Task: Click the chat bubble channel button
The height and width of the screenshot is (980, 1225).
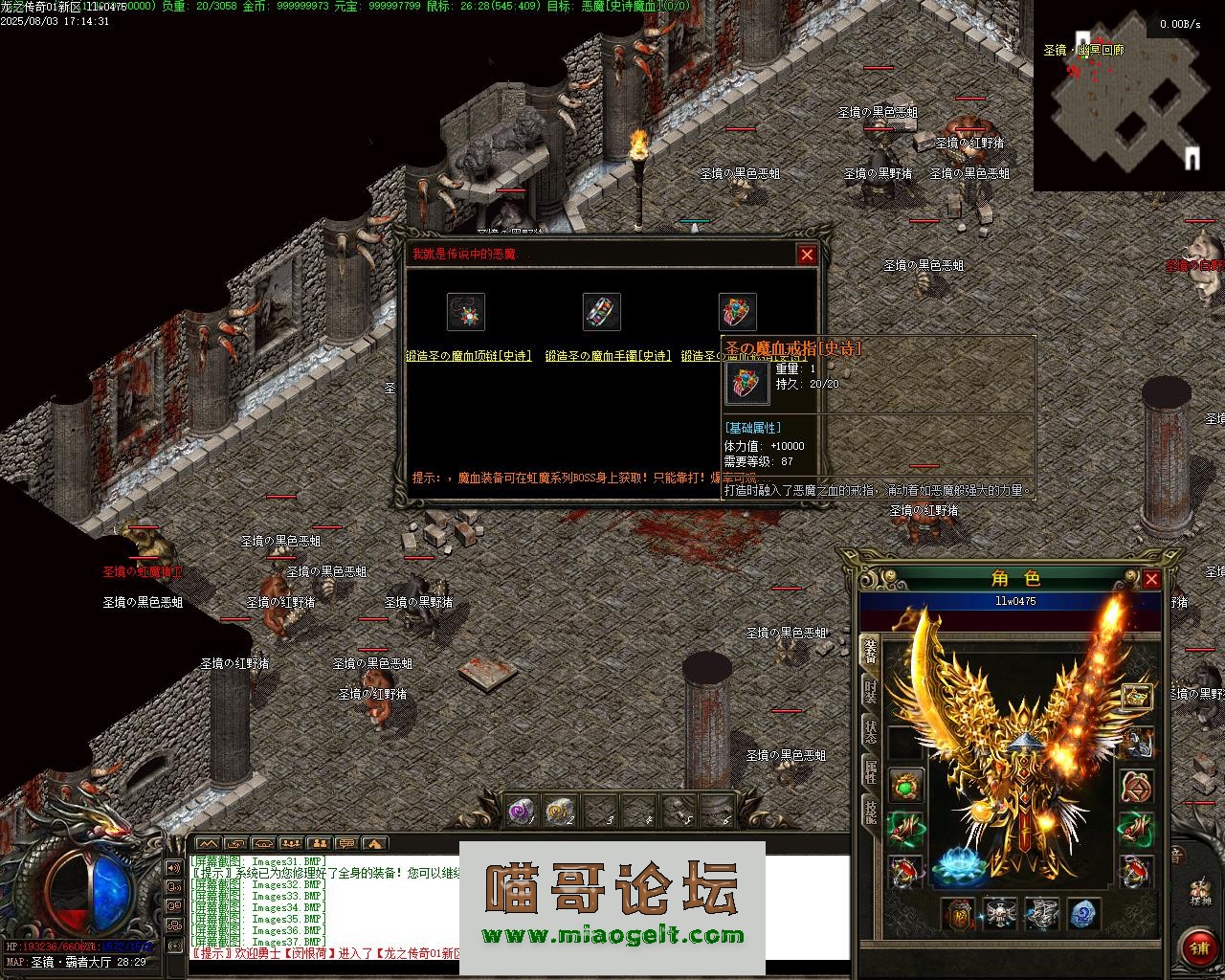Action: click(346, 843)
